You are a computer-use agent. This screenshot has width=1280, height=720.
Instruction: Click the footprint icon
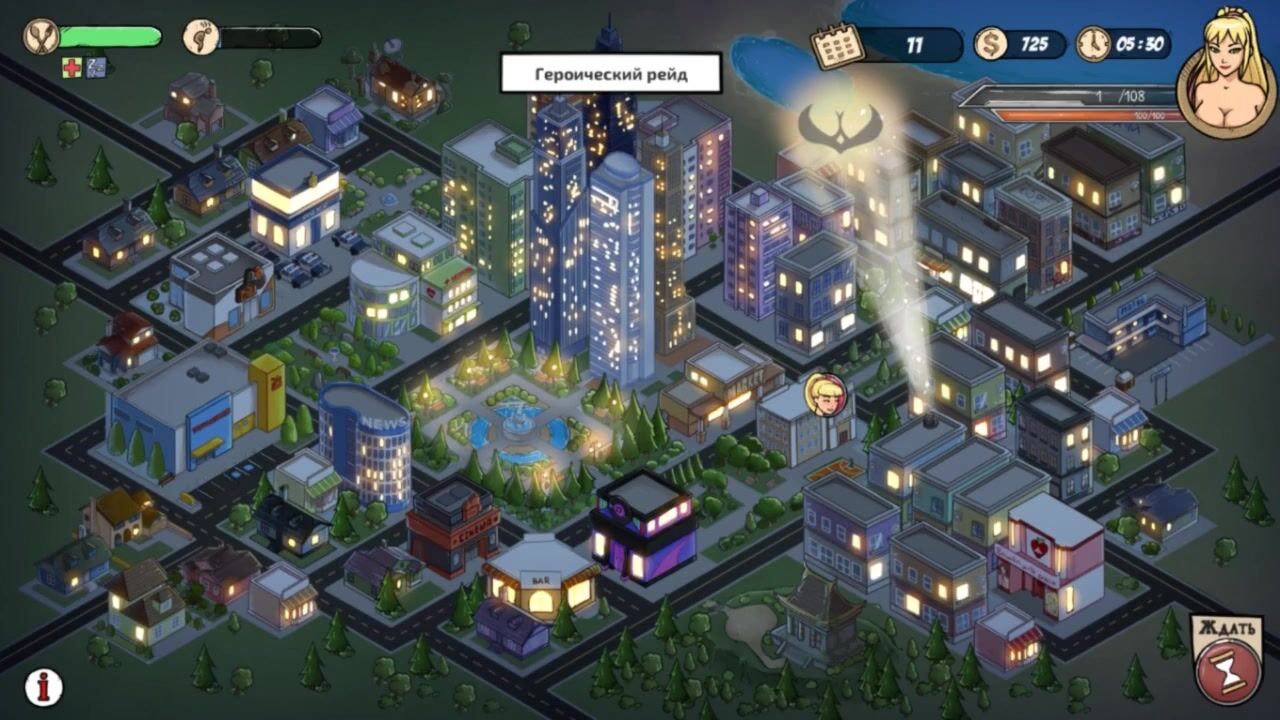pyautogui.click(x=201, y=38)
